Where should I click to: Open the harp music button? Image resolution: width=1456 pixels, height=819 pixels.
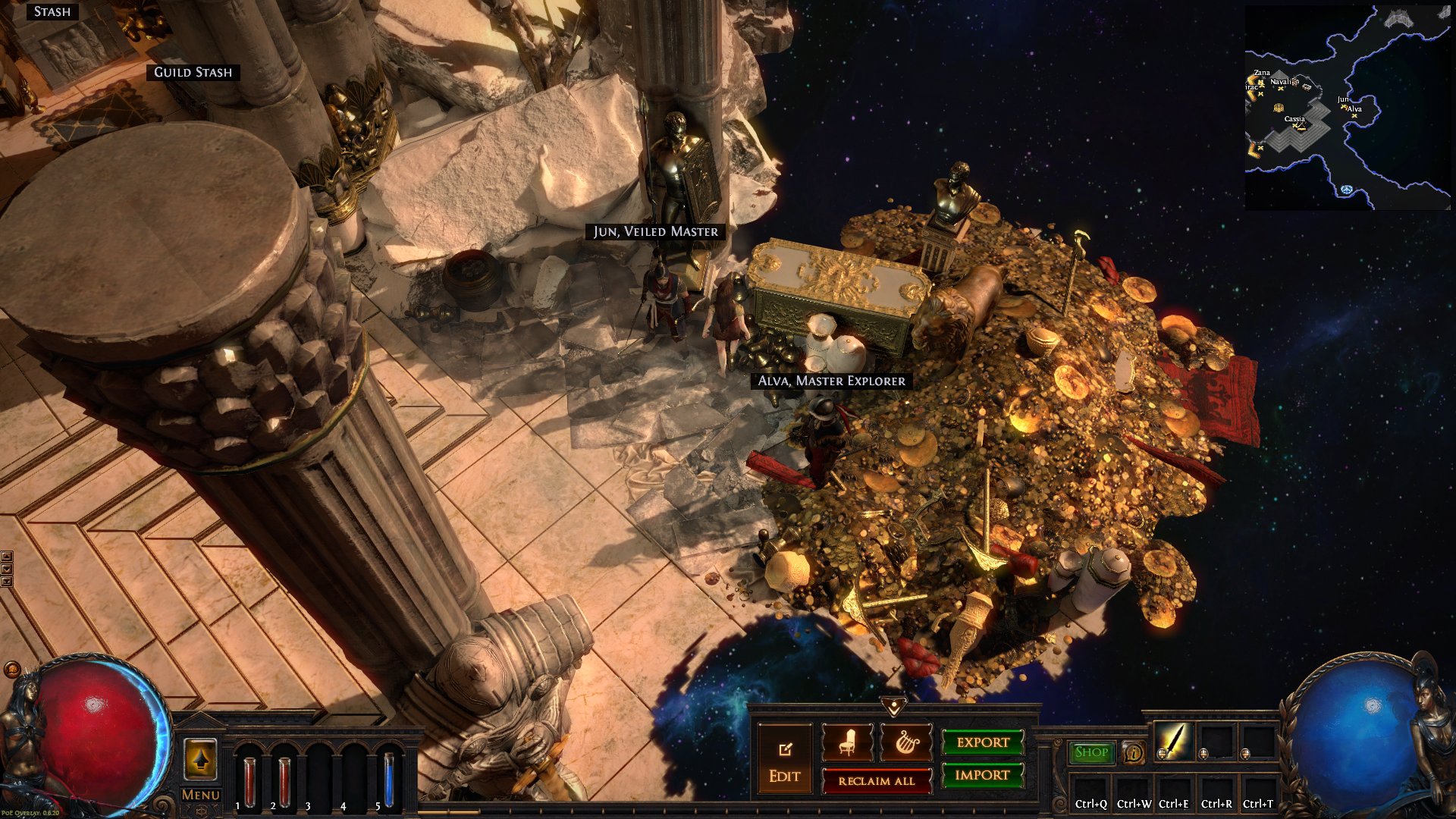click(x=906, y=743)
